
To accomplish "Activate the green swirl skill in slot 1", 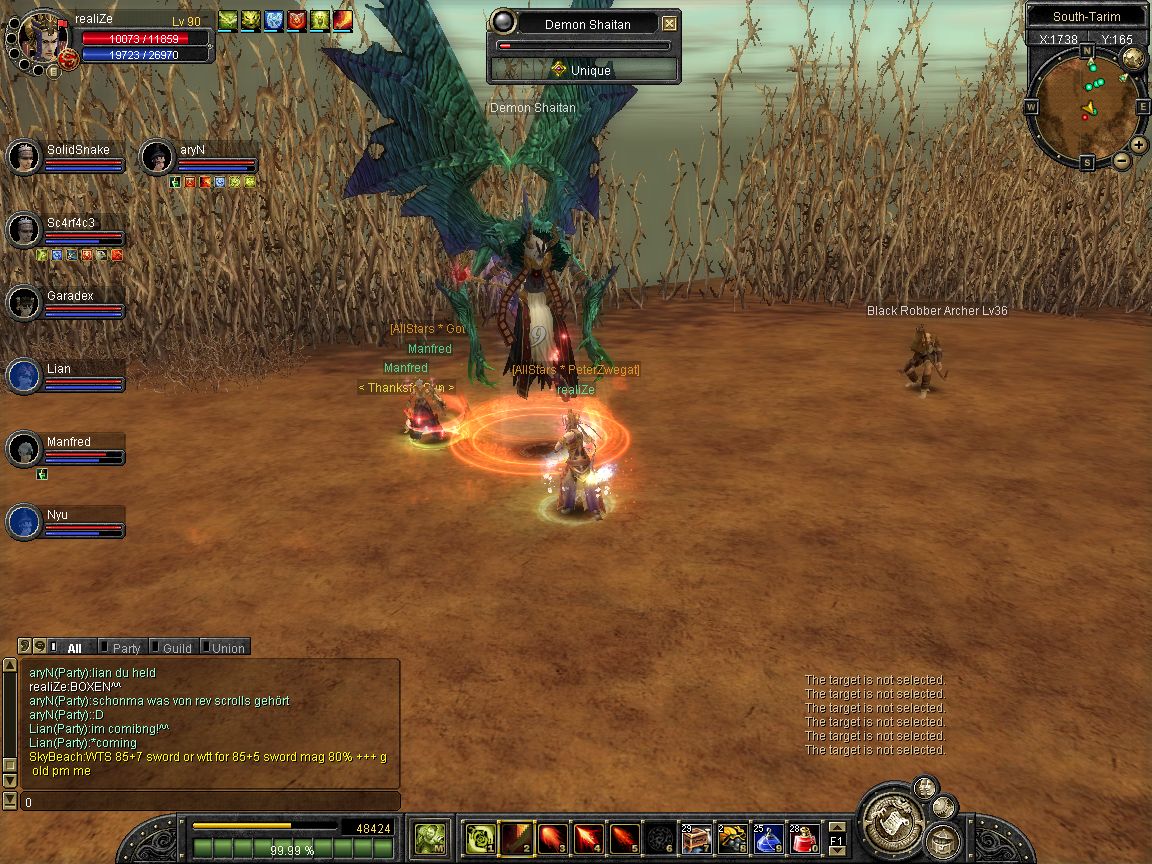I will coord(479,838).
